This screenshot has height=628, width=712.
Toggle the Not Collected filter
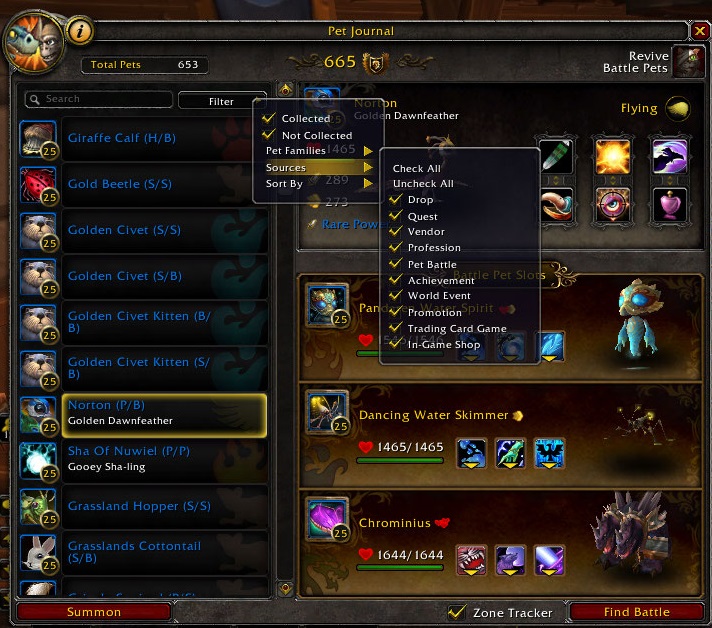click(x=316, y=135)
